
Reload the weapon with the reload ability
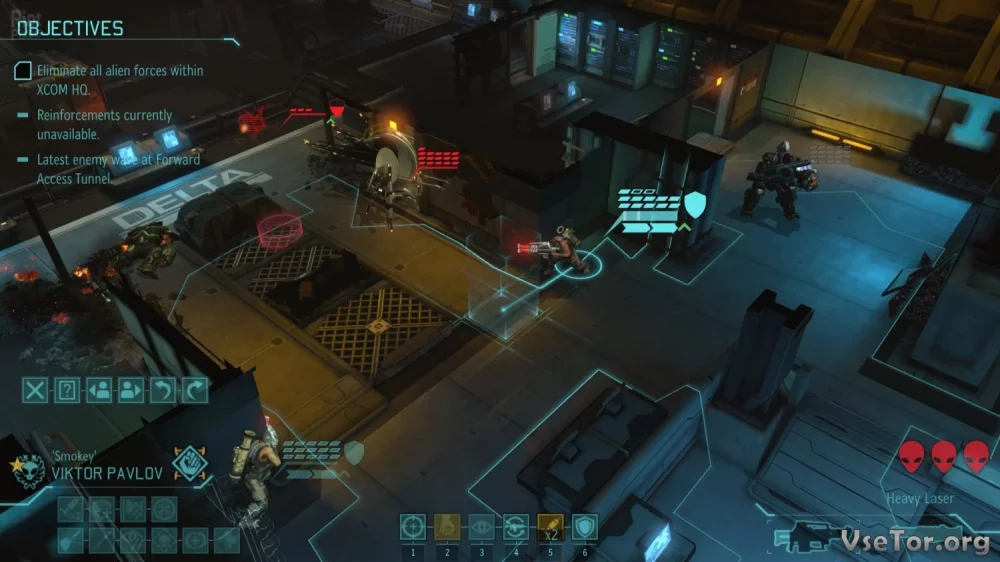coord(516,527)
